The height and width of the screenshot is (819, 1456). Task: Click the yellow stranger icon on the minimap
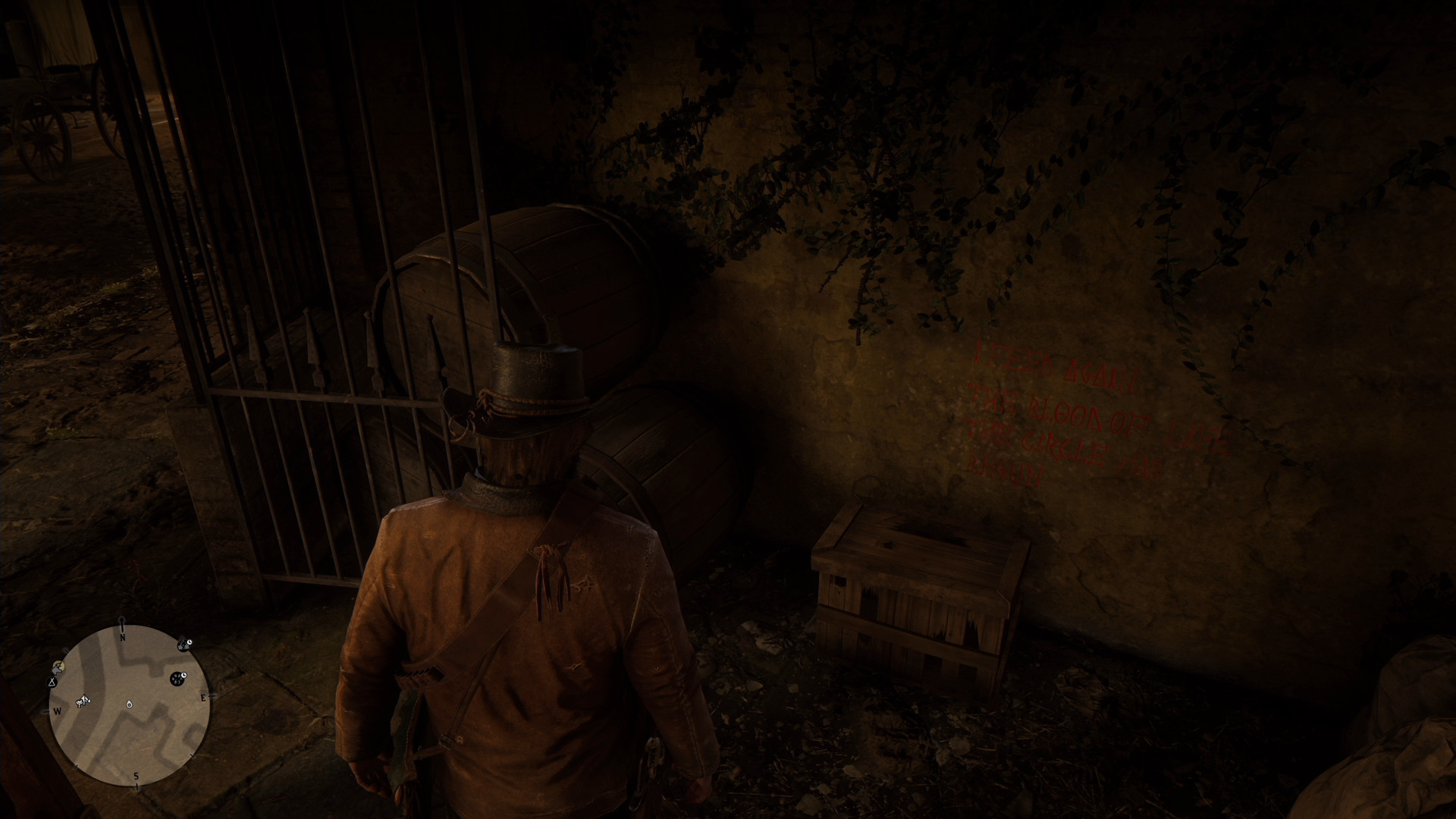tap(59, 667)
